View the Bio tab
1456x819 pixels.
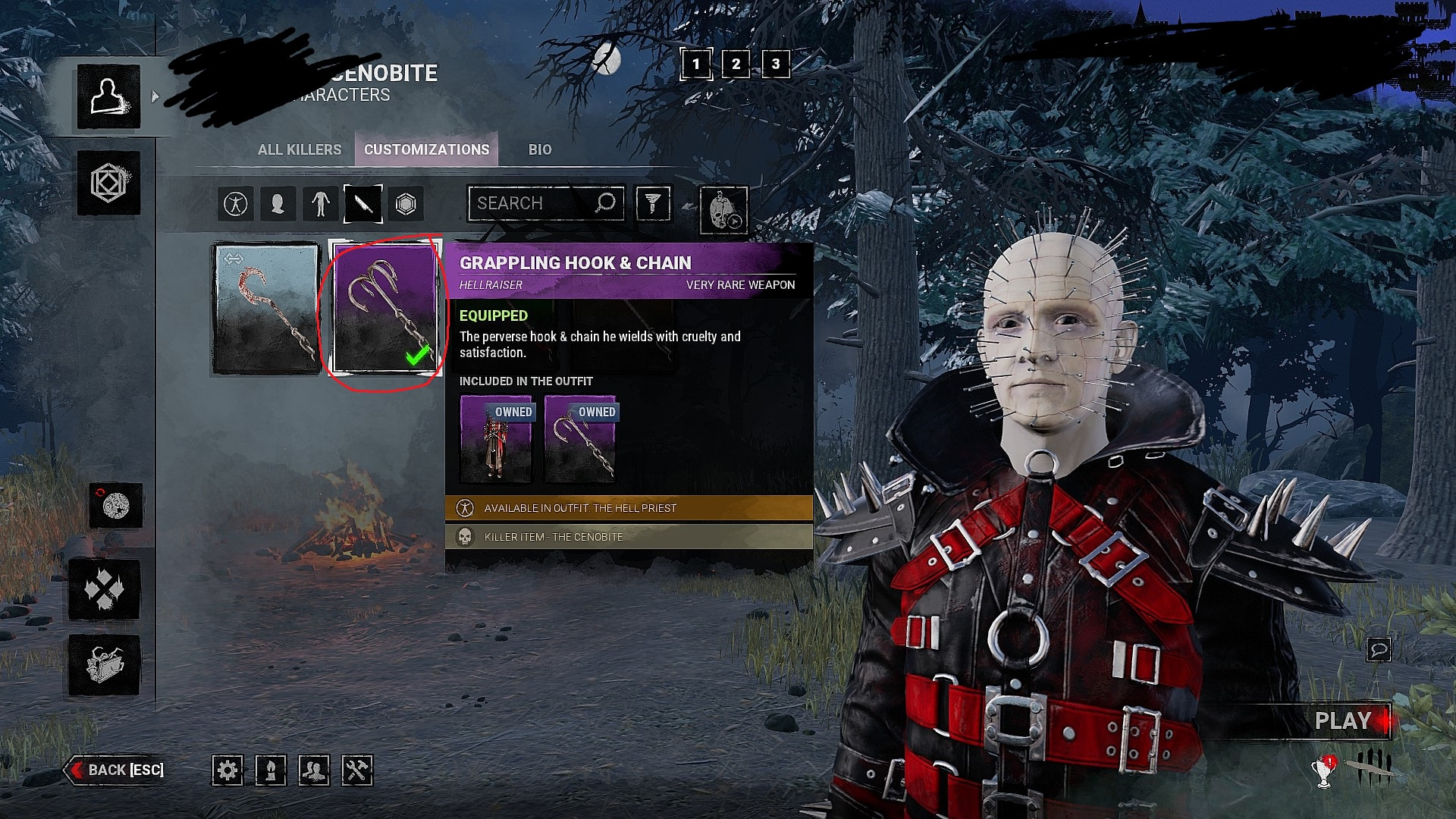[540, 149]
